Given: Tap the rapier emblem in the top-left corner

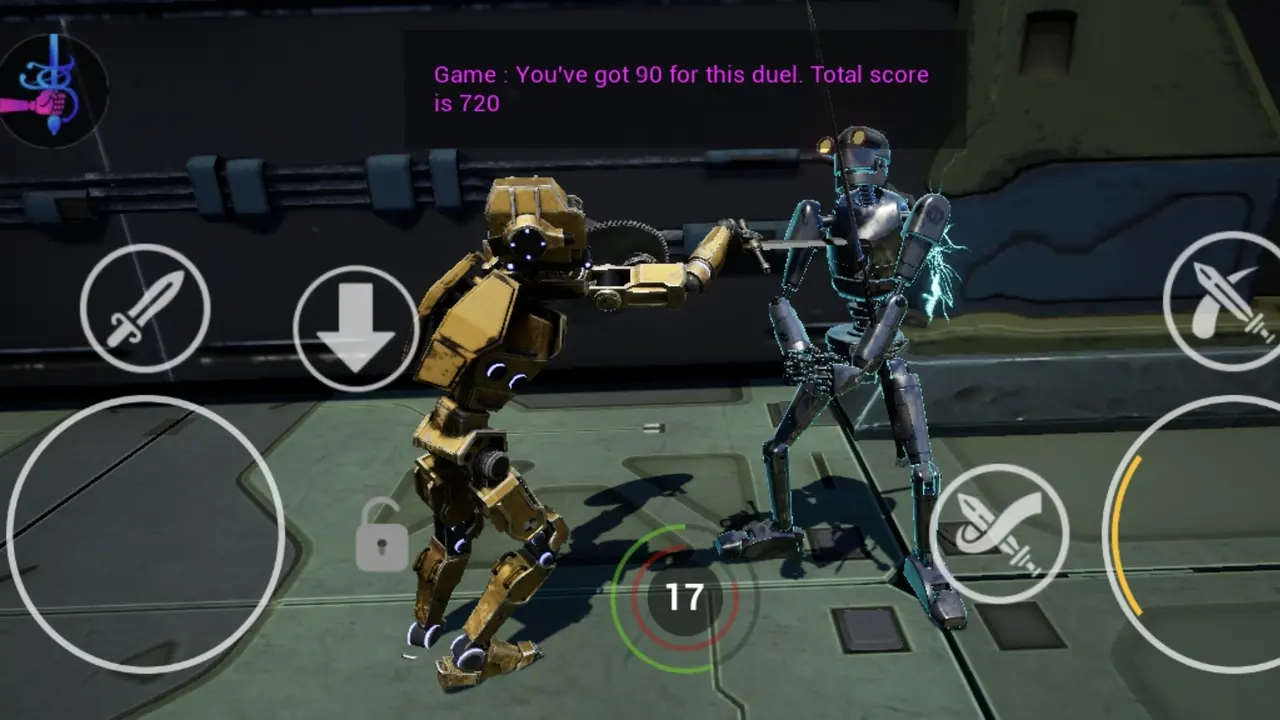Looking at the screenshot, I should coord(52,90).
